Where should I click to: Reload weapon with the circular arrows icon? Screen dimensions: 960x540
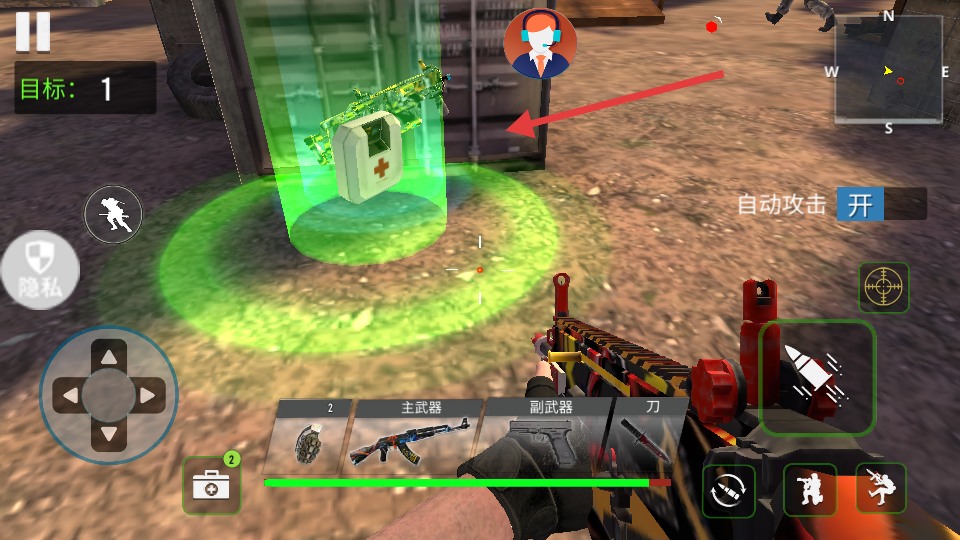coord(729,490)
